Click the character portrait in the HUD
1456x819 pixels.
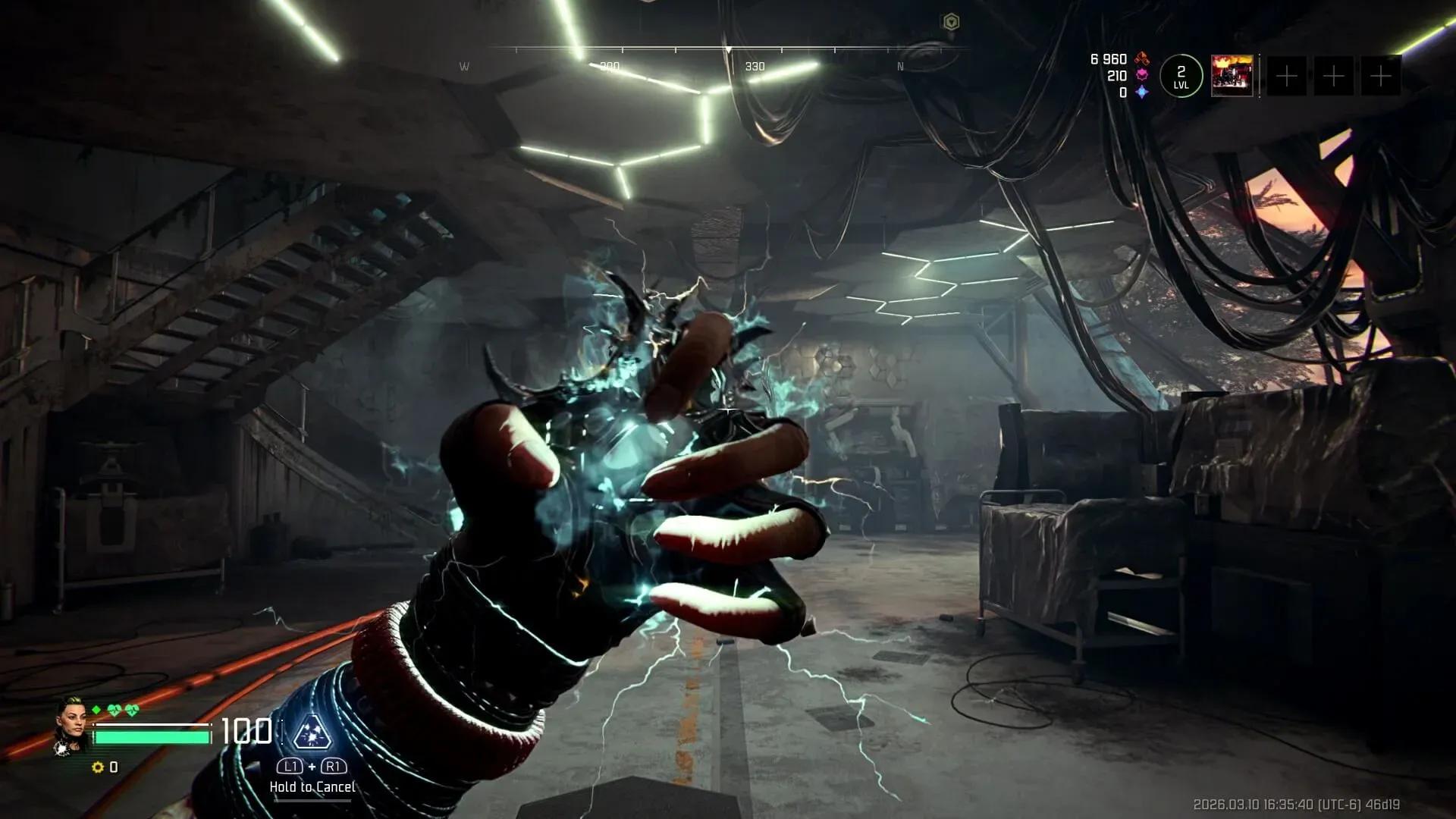tap(72, 725)
